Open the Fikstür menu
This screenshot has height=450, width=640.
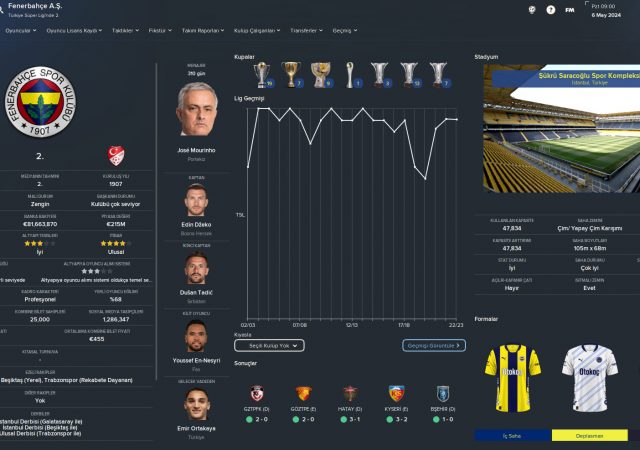click(x=158, y=30)
